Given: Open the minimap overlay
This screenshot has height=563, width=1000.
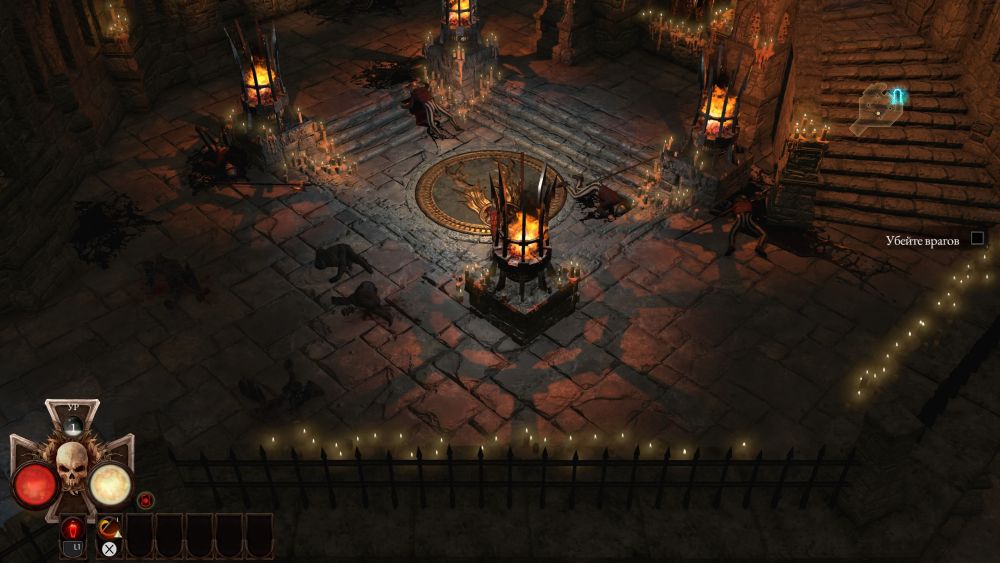Looking at the screenshot, I should pyautogui.click(x=879, y=107).
